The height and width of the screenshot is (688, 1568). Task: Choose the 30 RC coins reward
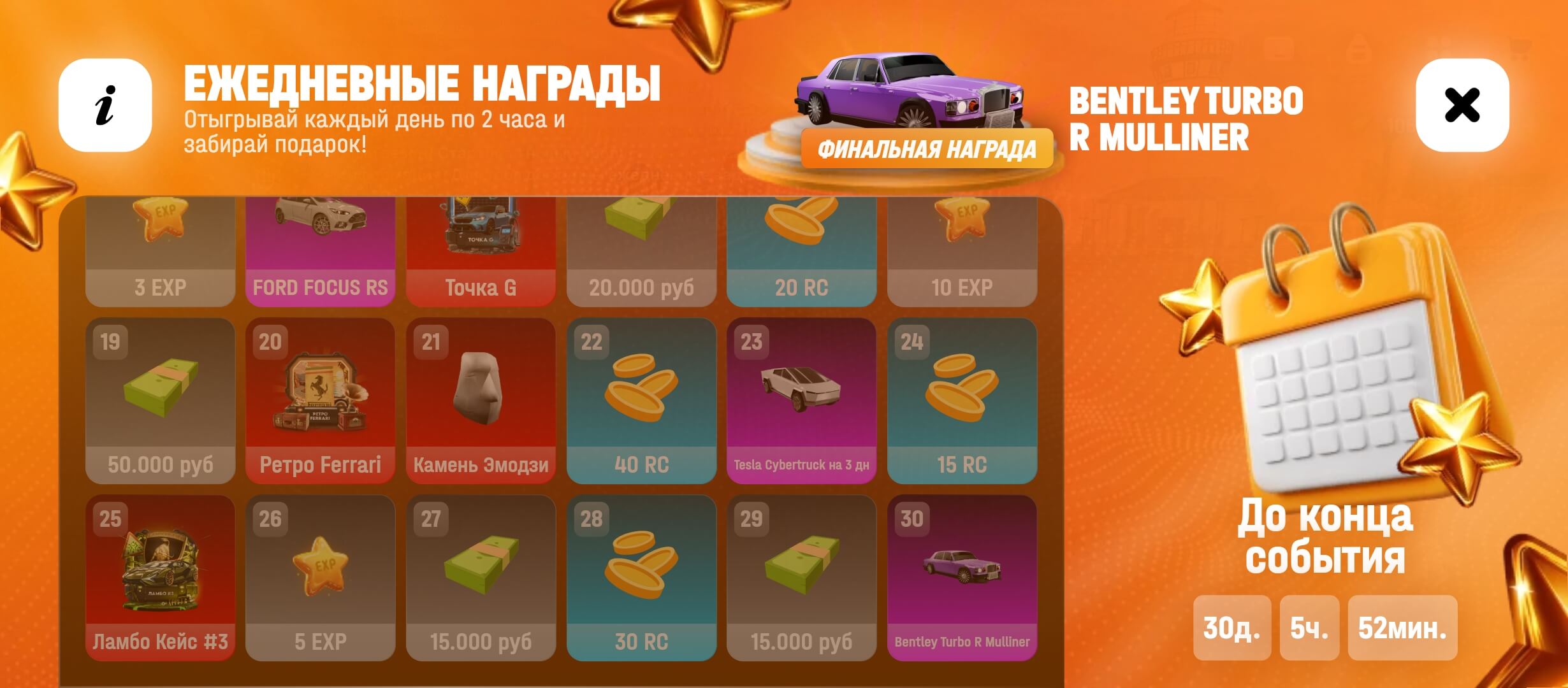click(641, 578)
